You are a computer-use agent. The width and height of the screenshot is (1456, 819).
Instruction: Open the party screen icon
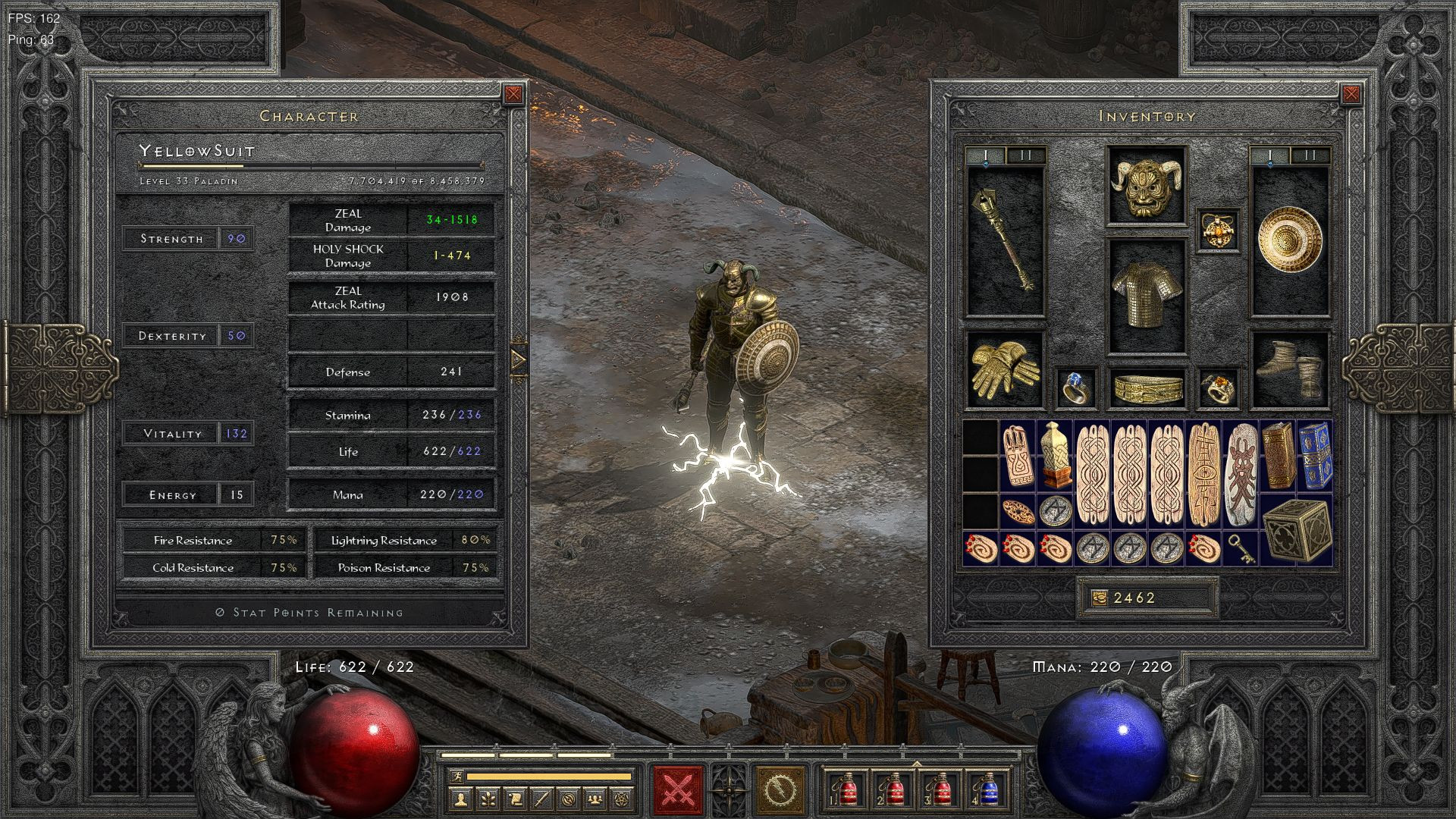(x=595, y=798)
